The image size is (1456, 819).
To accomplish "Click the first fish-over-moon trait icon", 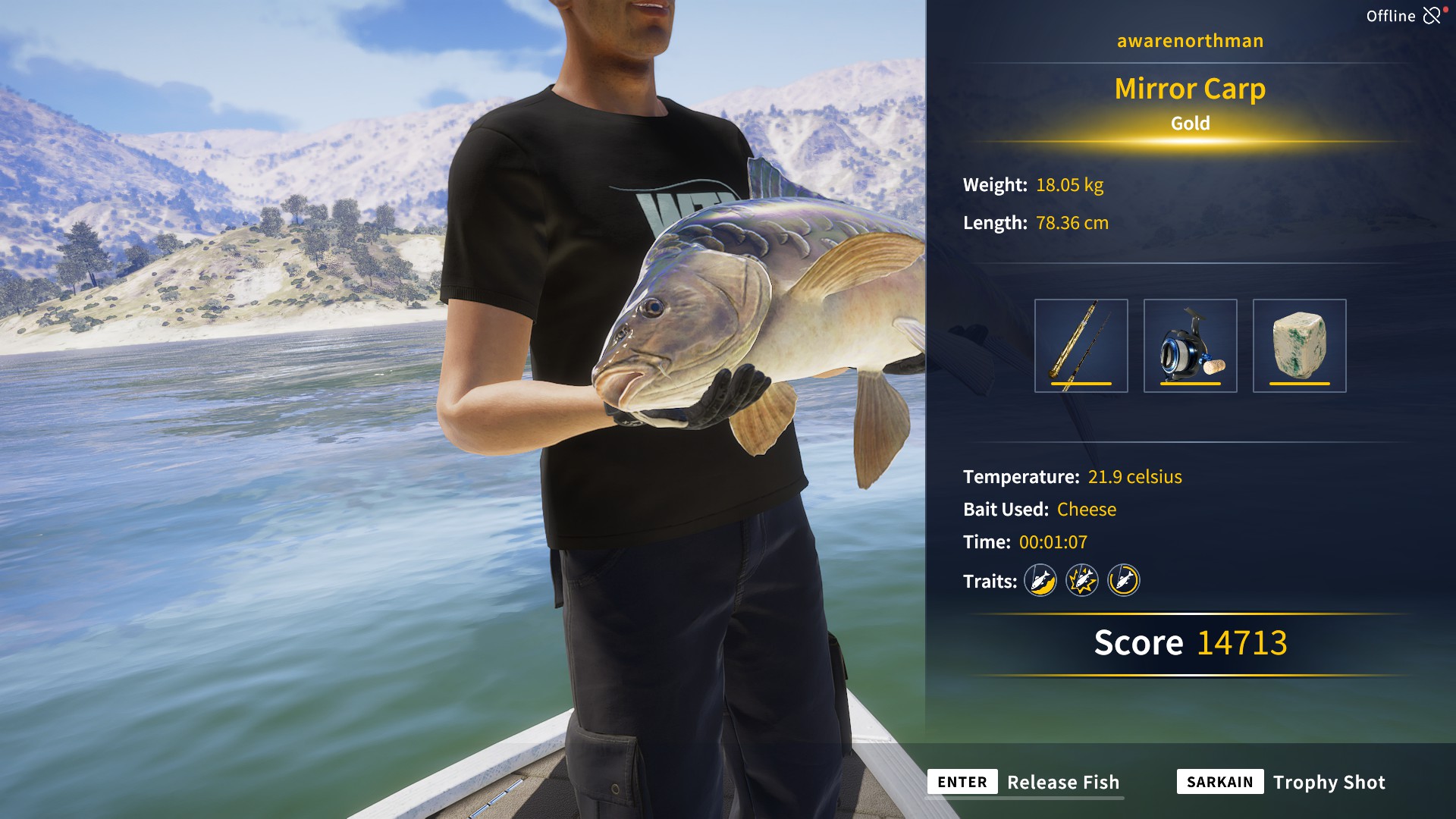I will click(1040, 582).
